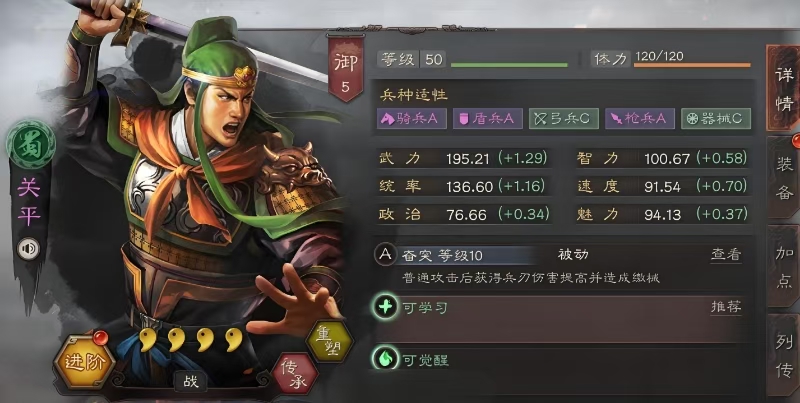This screenshot has width=800, height=403.
Task: Tap the 御 5 banner badge
Action: pos(345,72)
